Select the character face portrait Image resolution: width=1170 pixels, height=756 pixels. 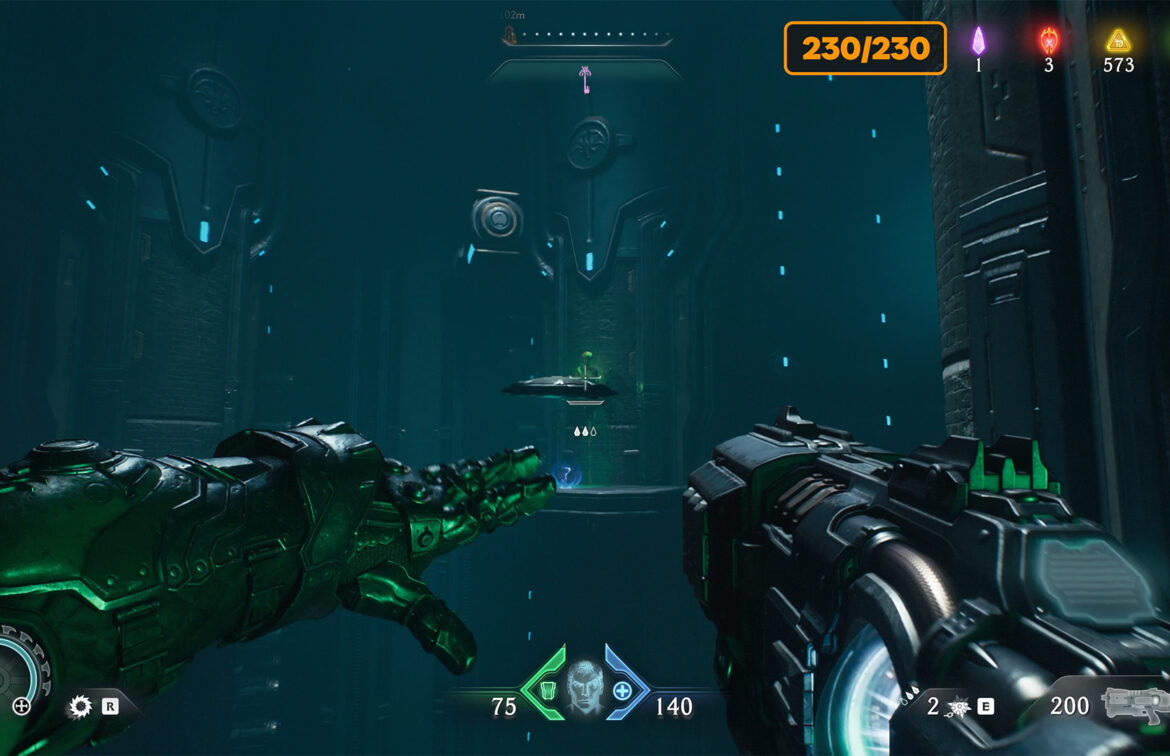(x=585, y=689)
